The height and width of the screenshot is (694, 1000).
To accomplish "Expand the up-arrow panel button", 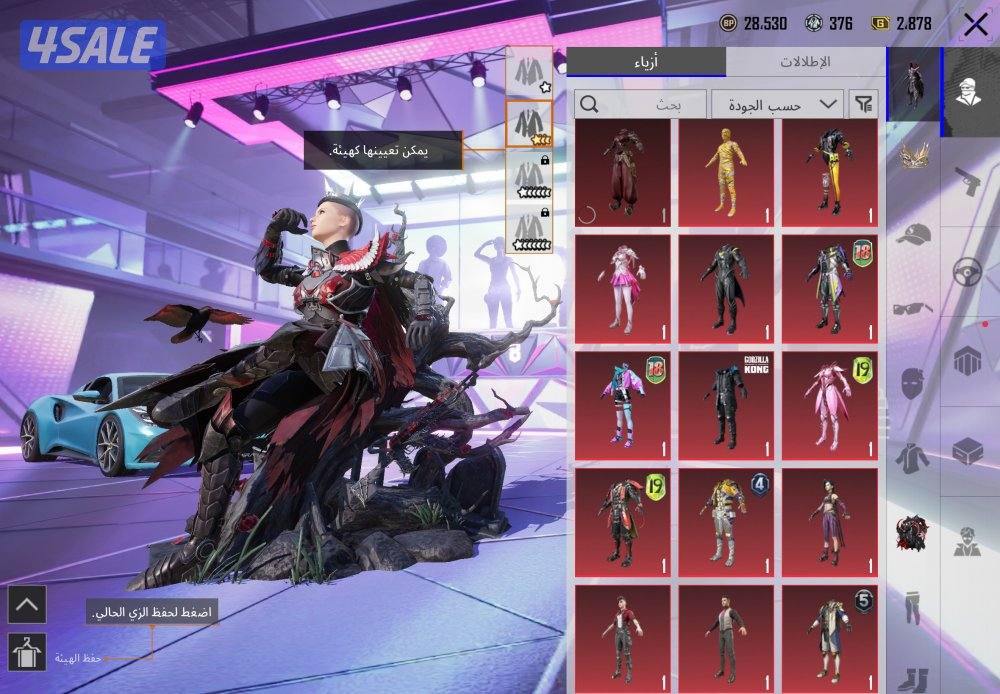I will point(26,603).
